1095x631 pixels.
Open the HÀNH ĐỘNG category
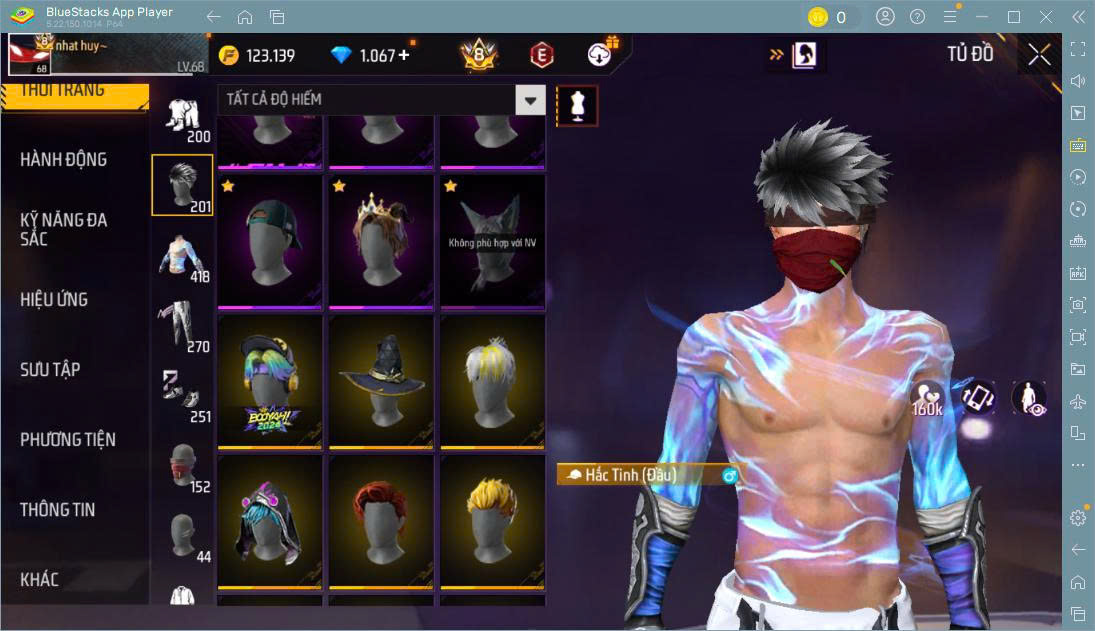(64, 159)
